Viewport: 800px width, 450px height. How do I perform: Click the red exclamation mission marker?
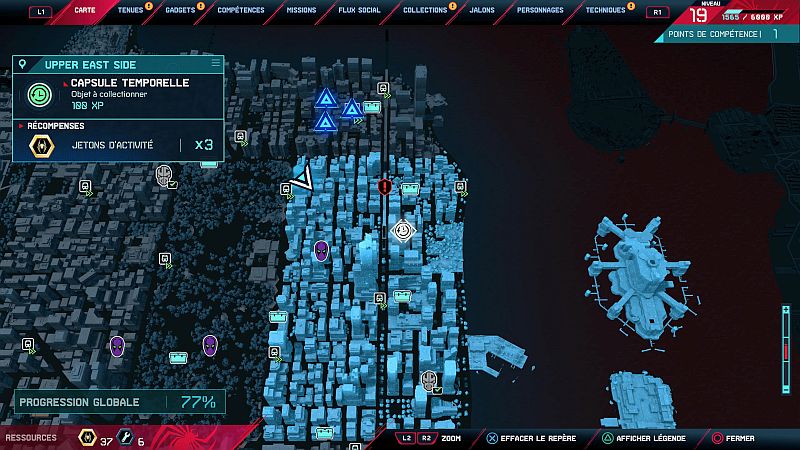click(x=385, y=186)
